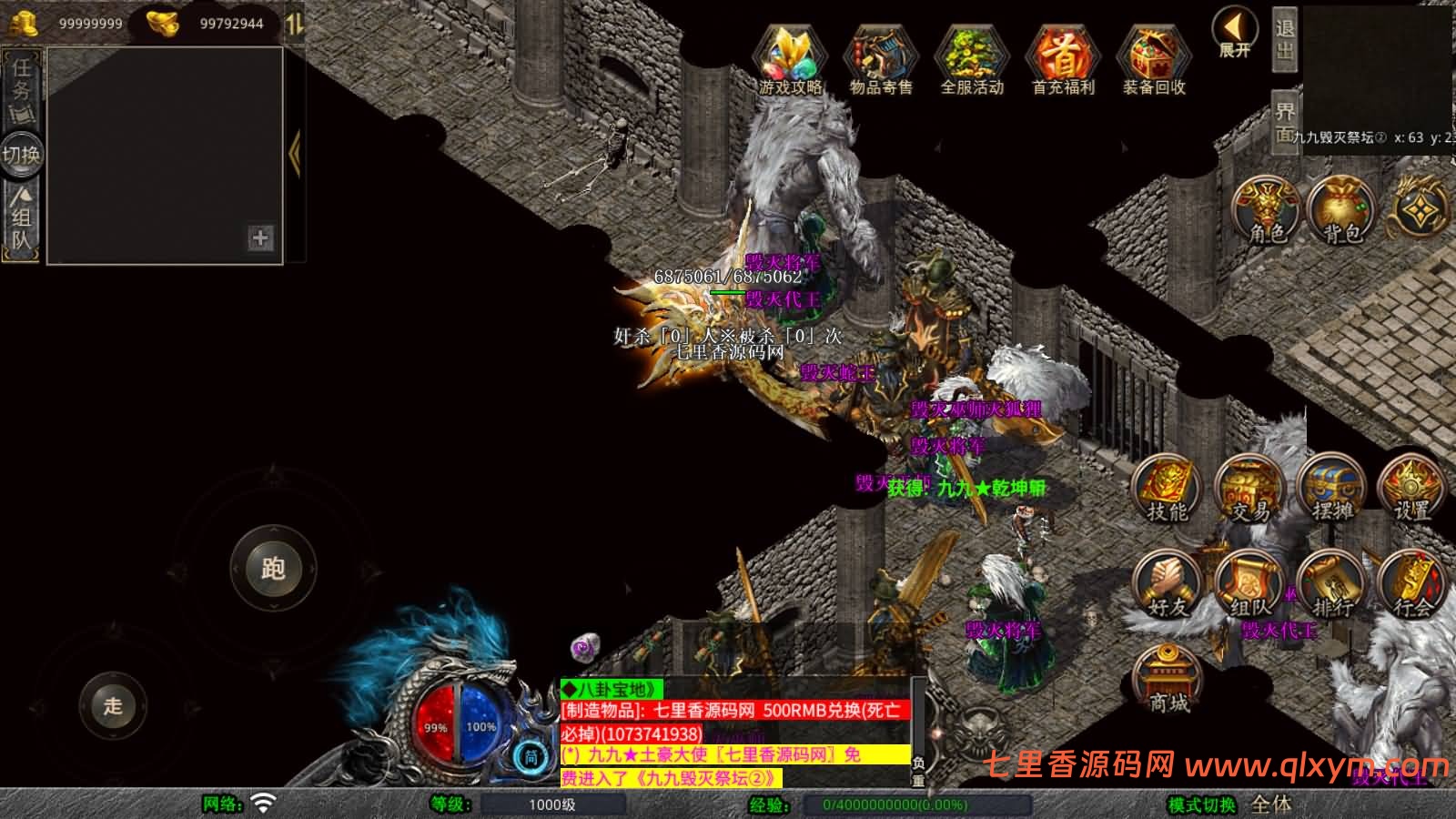Screen dimensions: 1456x819
Task: Open the 好友 friends list
Action: tap(1167, 584)
